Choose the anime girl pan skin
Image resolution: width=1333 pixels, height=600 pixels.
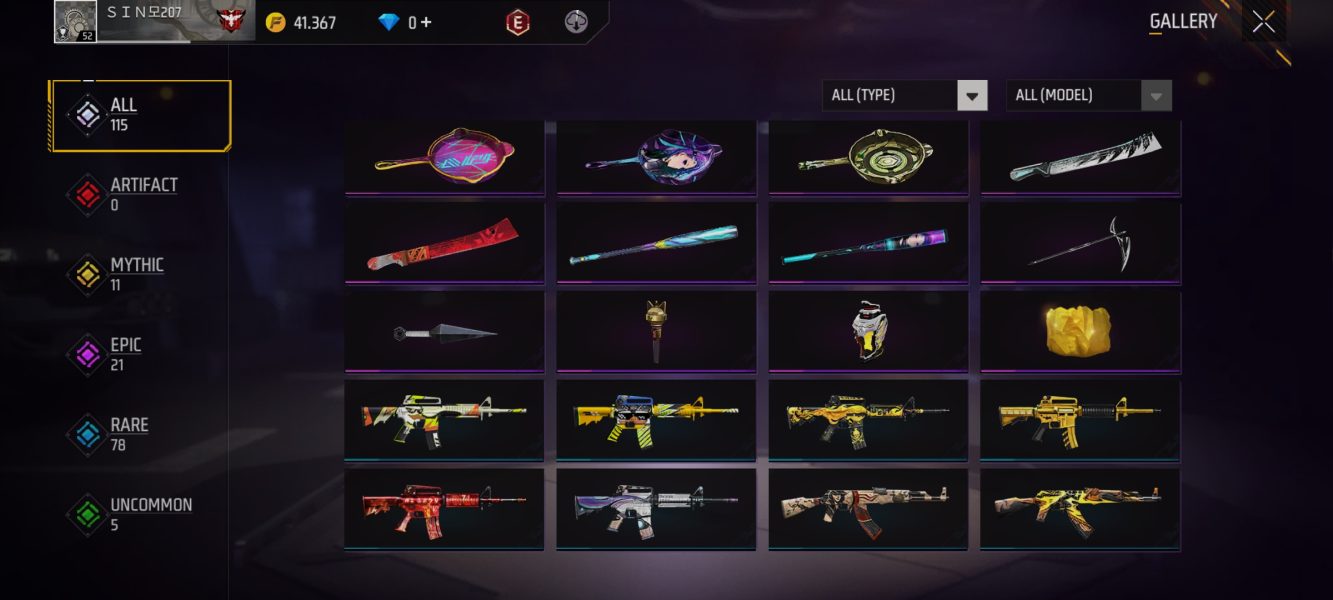pyautogui.click(x=657, y=156)
